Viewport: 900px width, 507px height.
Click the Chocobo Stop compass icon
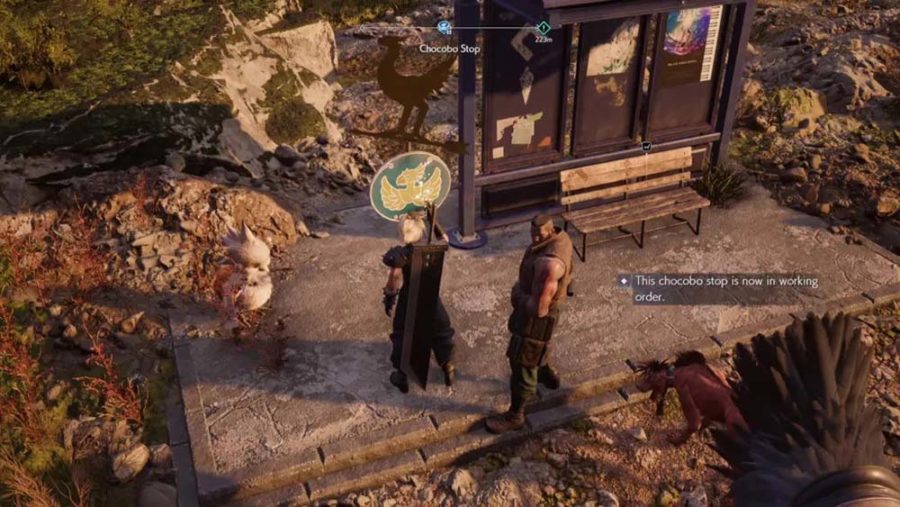[x=445, y=28]
